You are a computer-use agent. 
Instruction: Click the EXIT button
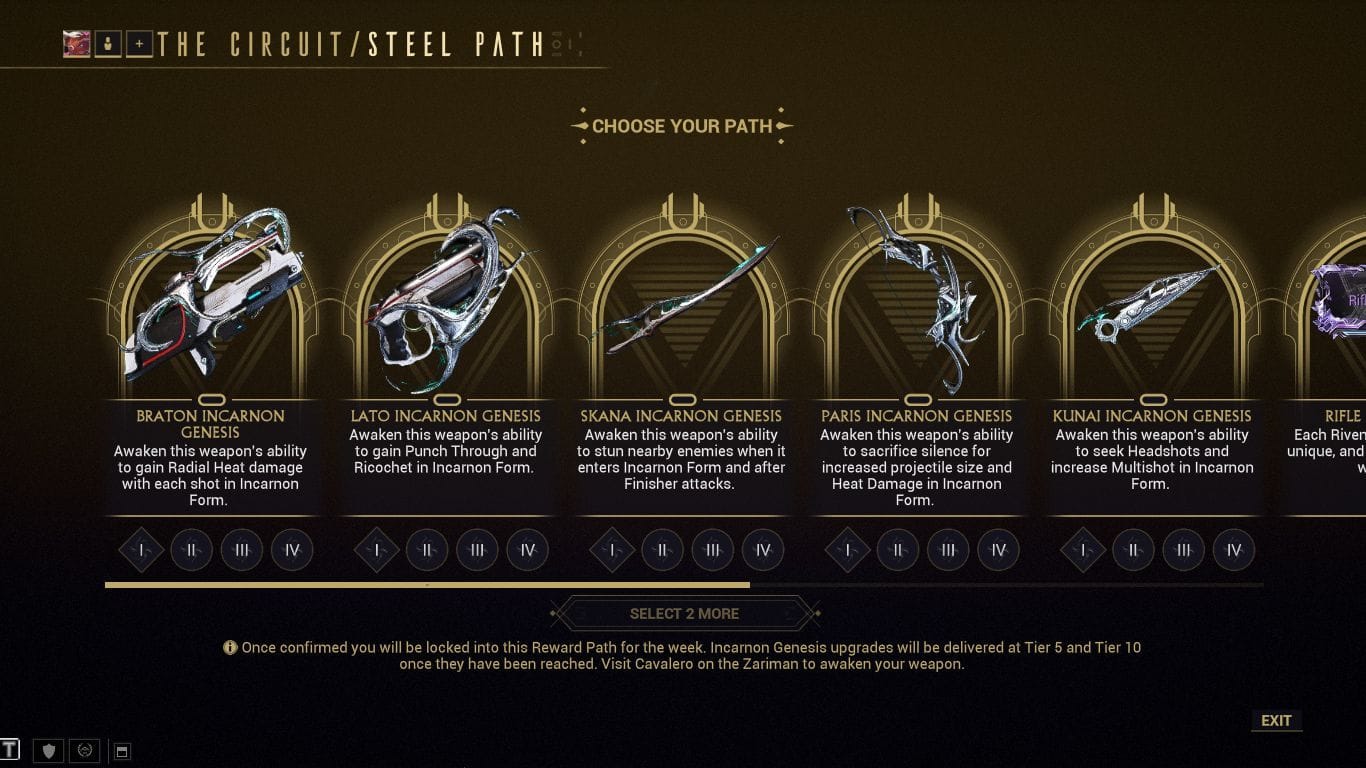1276,720
